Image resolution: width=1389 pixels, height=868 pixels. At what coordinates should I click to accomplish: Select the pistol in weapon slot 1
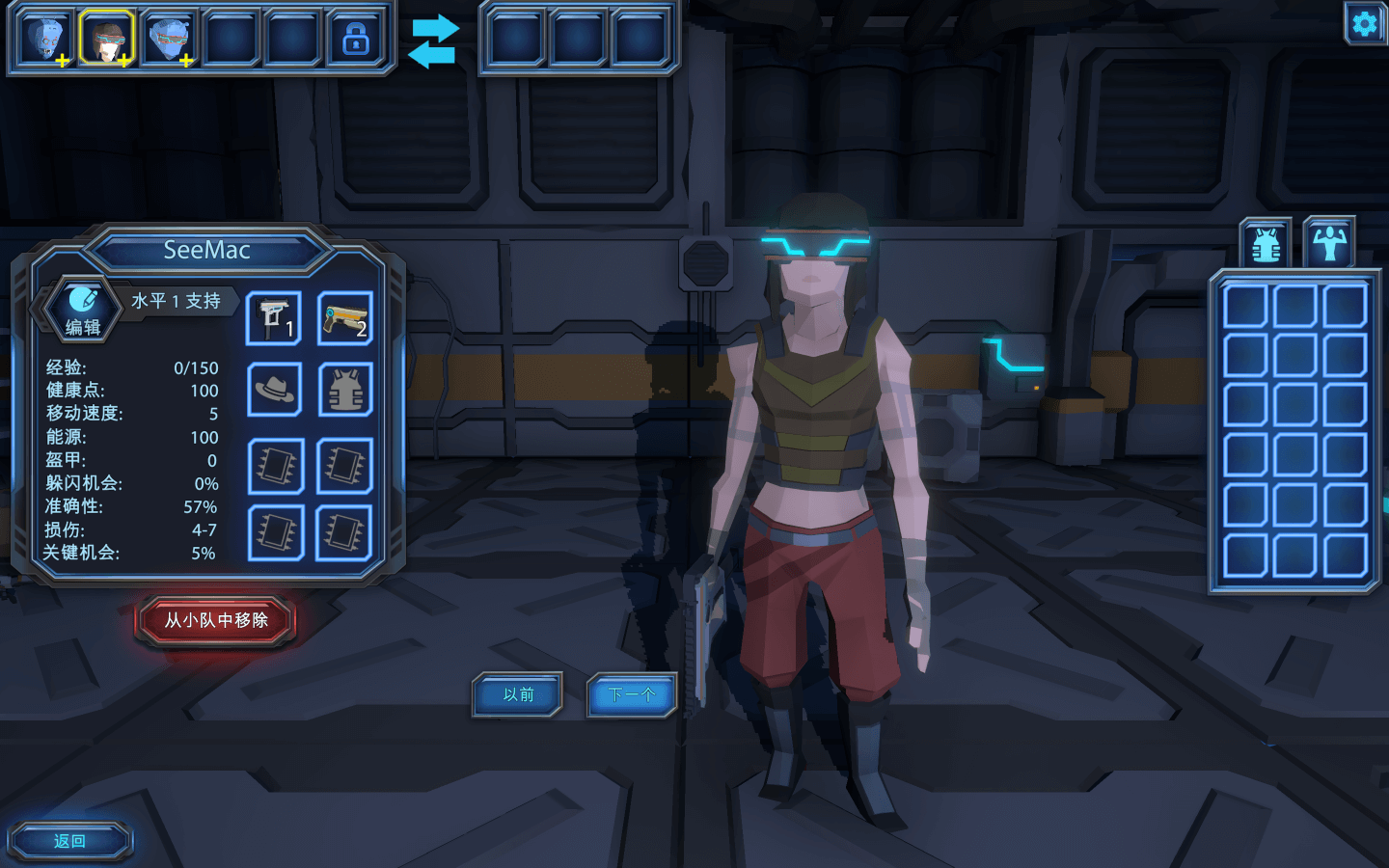point(274,318)
